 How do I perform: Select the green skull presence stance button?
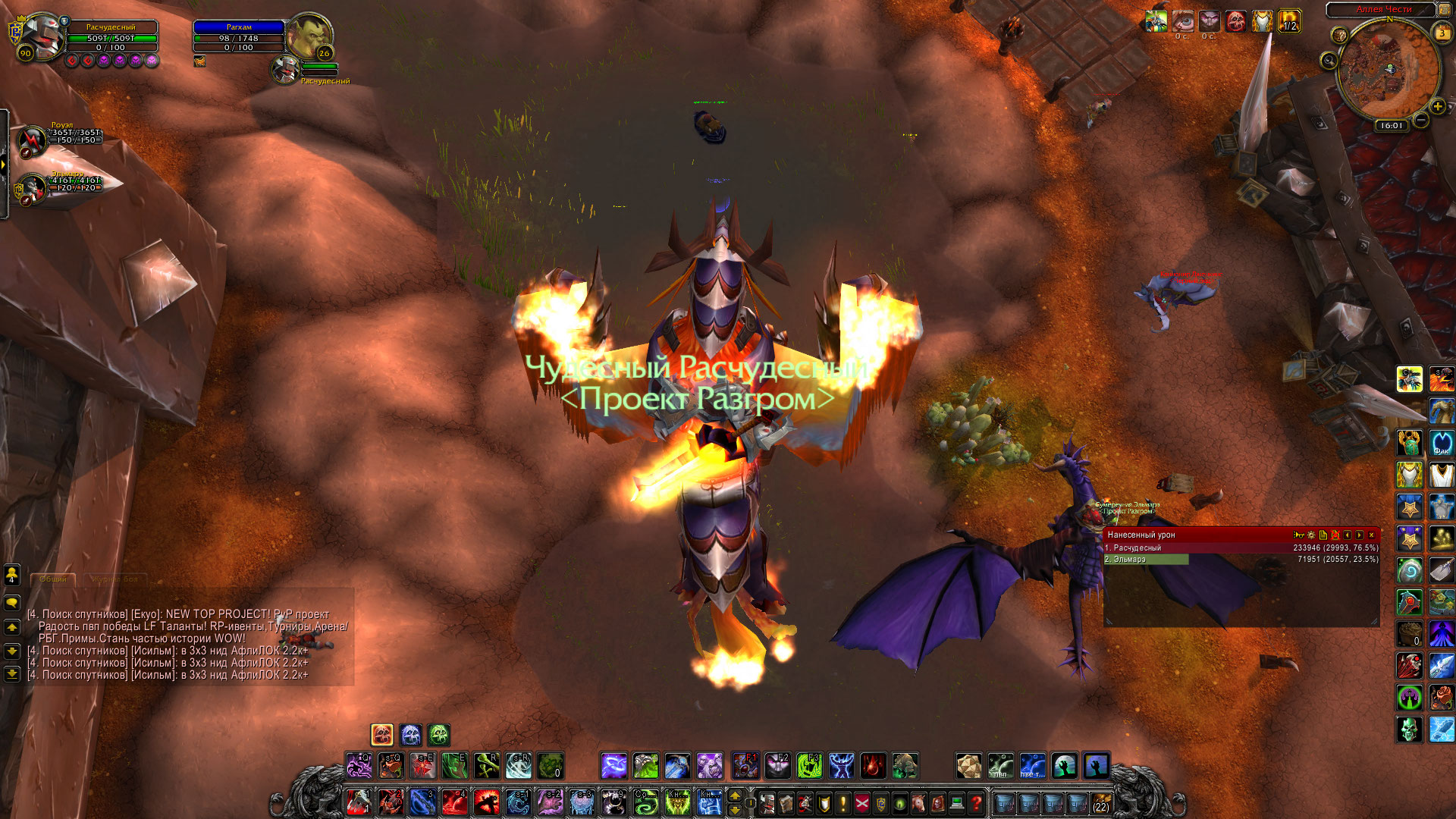tap(439, 735)
